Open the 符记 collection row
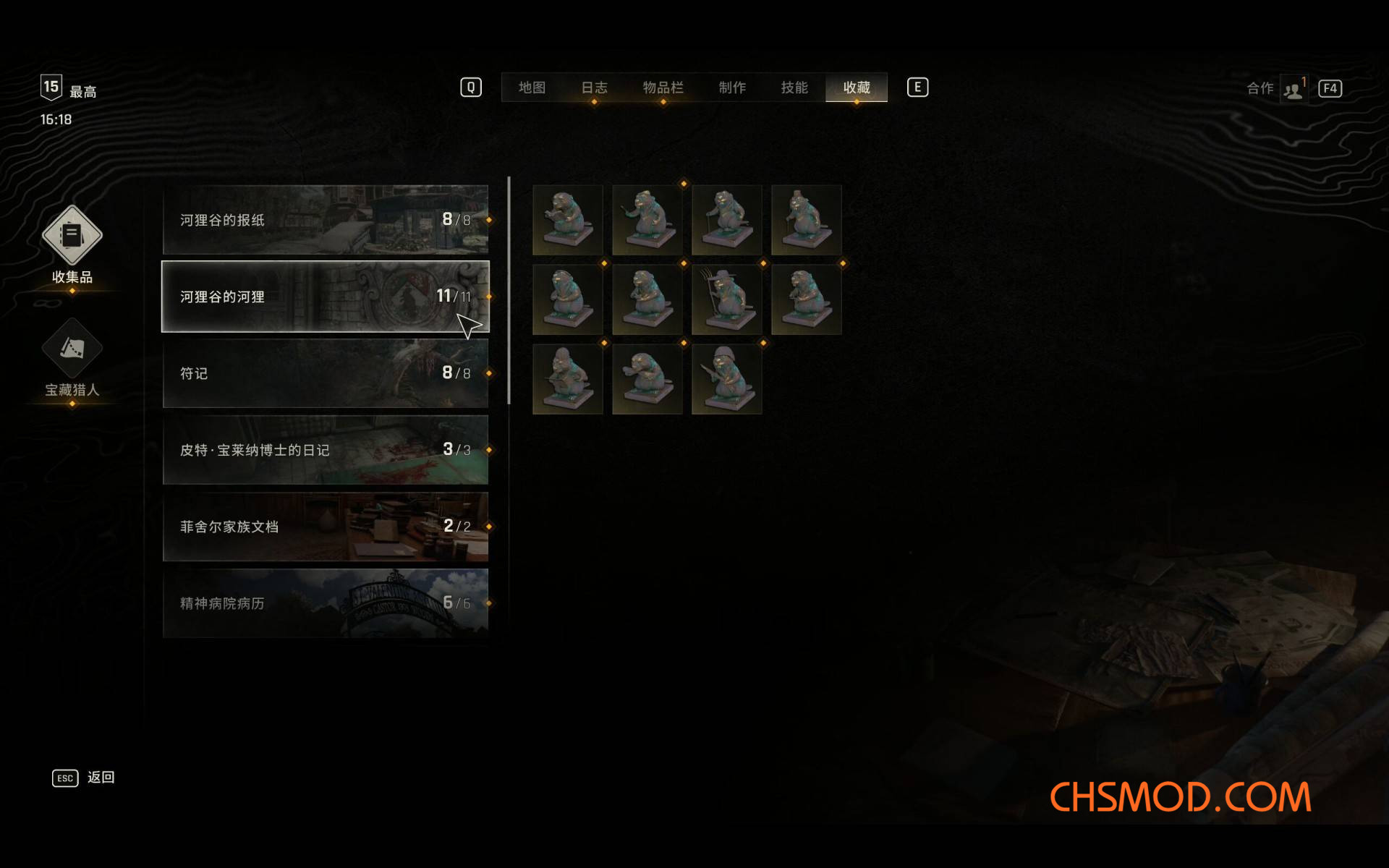Screen dimensions: 1389x868 point(326,373)
